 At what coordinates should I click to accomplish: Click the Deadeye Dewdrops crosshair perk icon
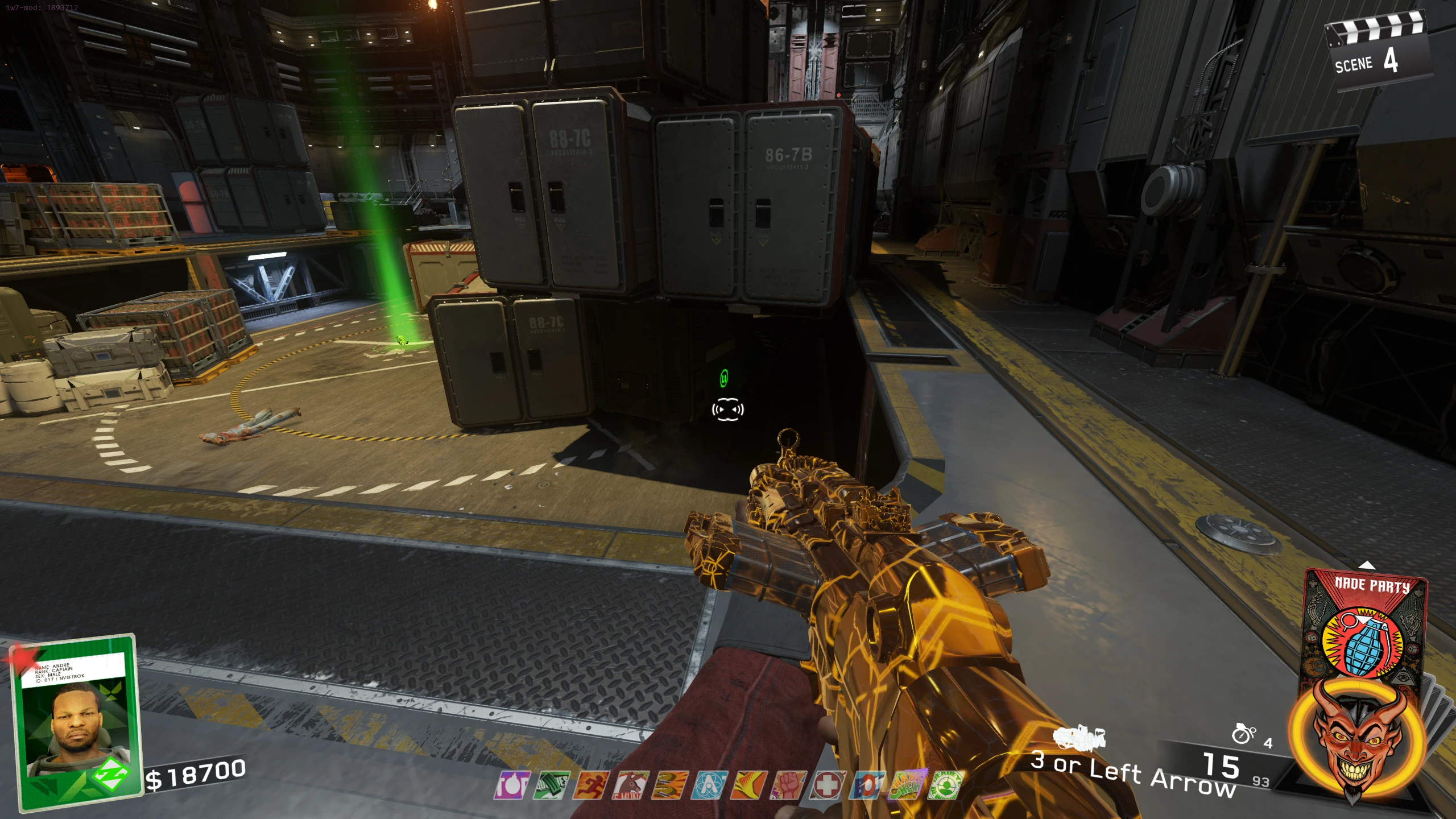tap(945, 786)
